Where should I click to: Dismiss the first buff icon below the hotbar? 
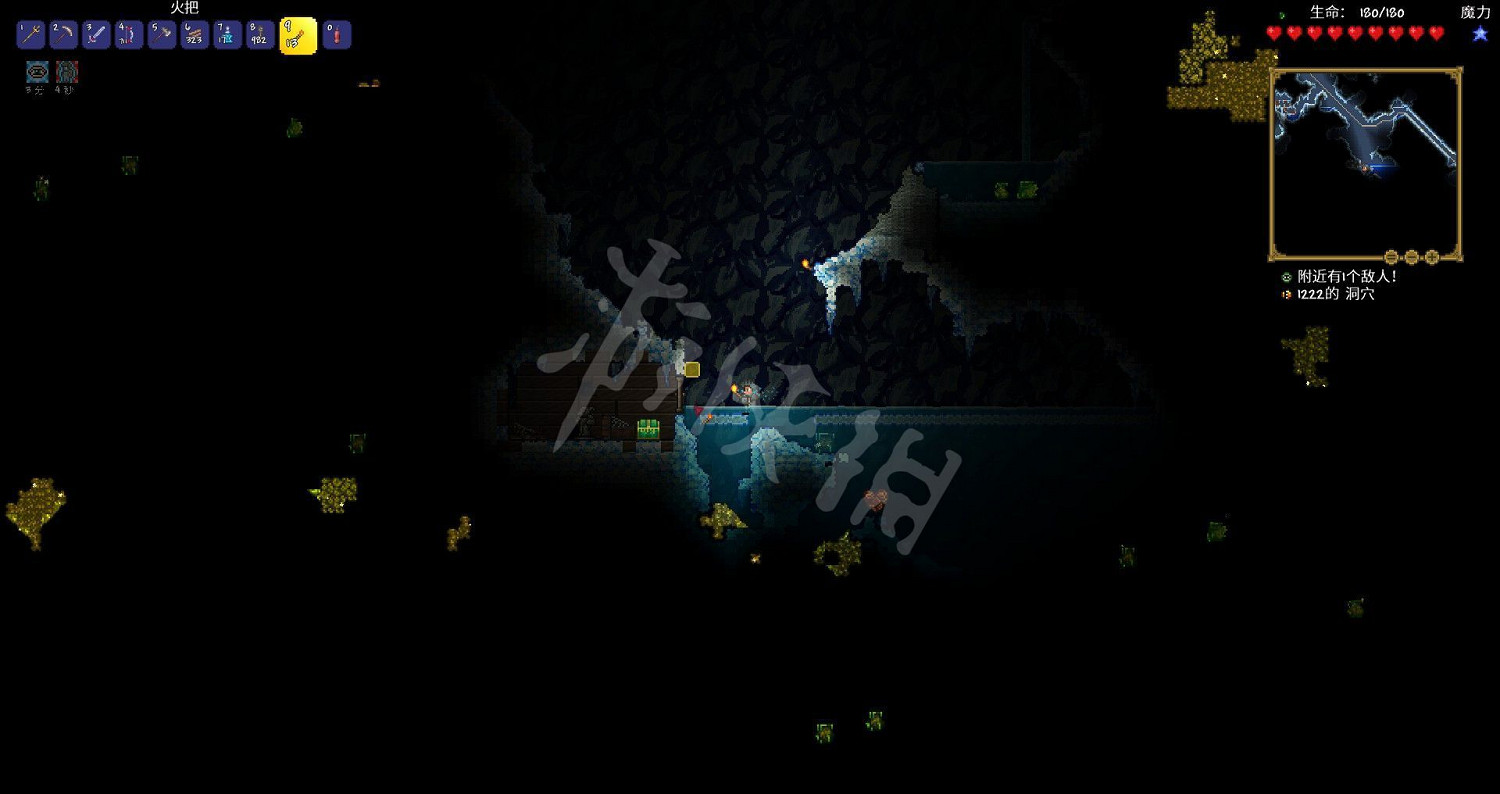click(x=38, y=72)
